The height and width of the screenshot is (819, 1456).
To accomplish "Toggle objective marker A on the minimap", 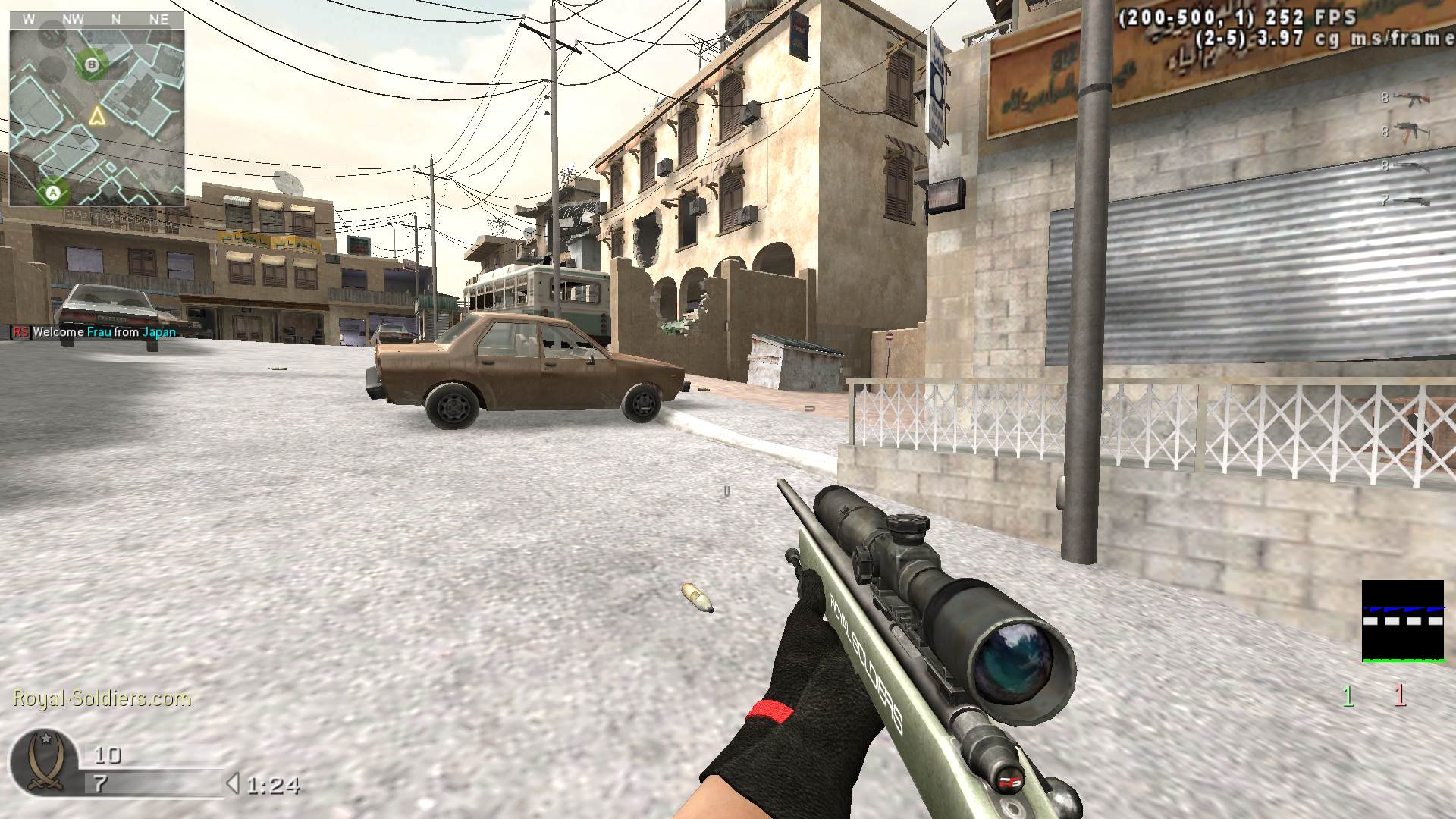I will pos(52,192).
